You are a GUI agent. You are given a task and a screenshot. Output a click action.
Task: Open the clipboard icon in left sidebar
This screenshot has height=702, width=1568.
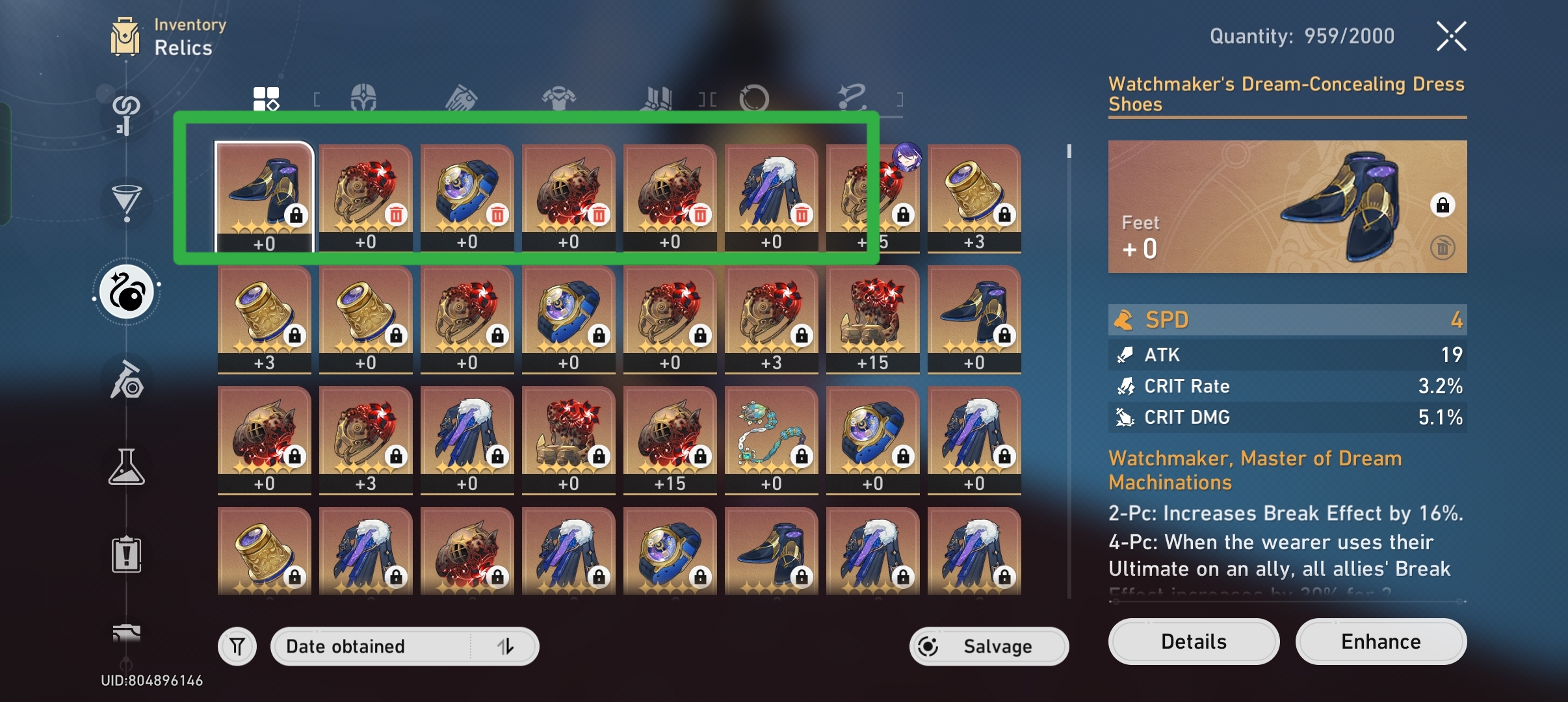click(127, 554)
